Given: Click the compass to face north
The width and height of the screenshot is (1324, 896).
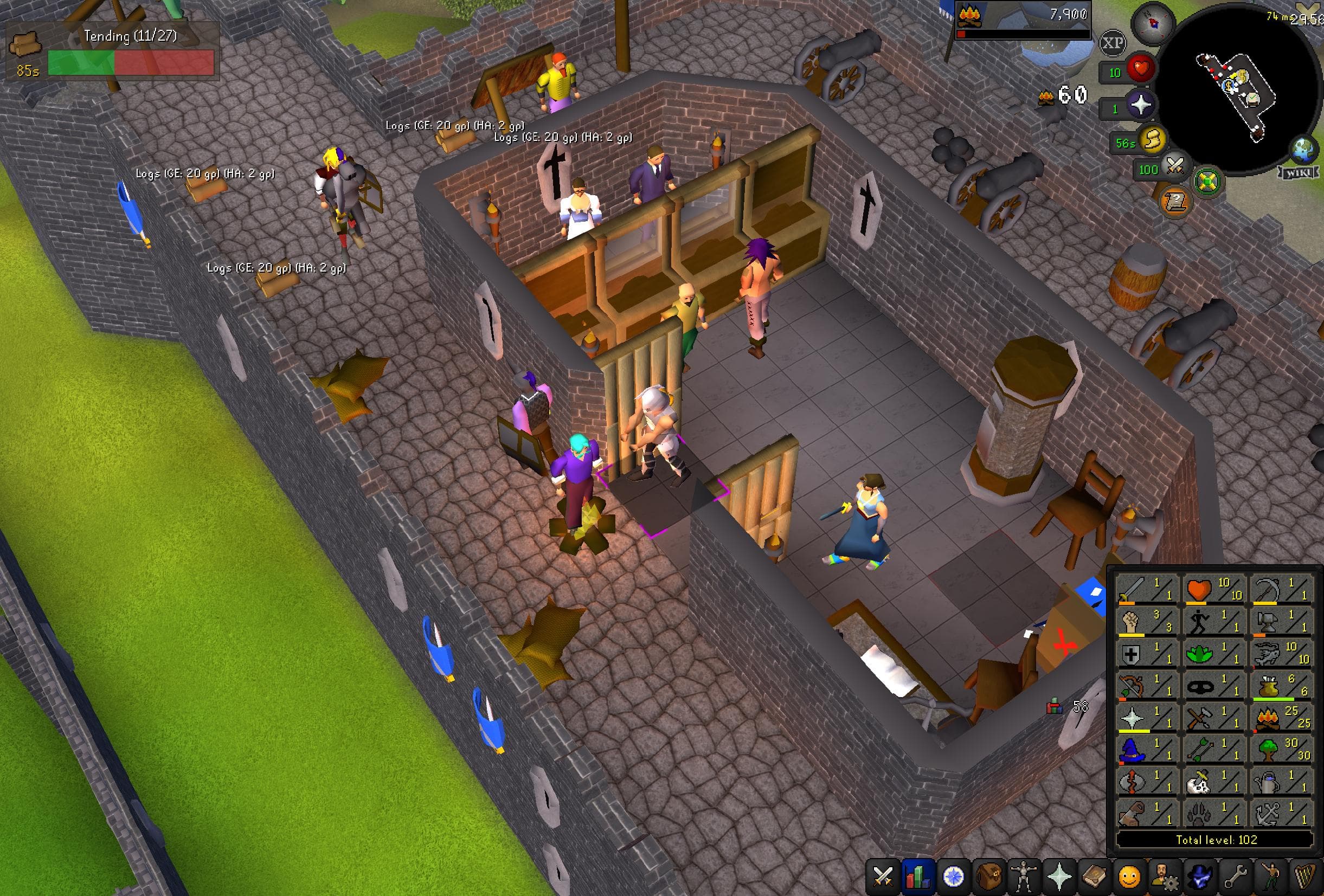Looking at the screenshot, I should click(1153, 24).
